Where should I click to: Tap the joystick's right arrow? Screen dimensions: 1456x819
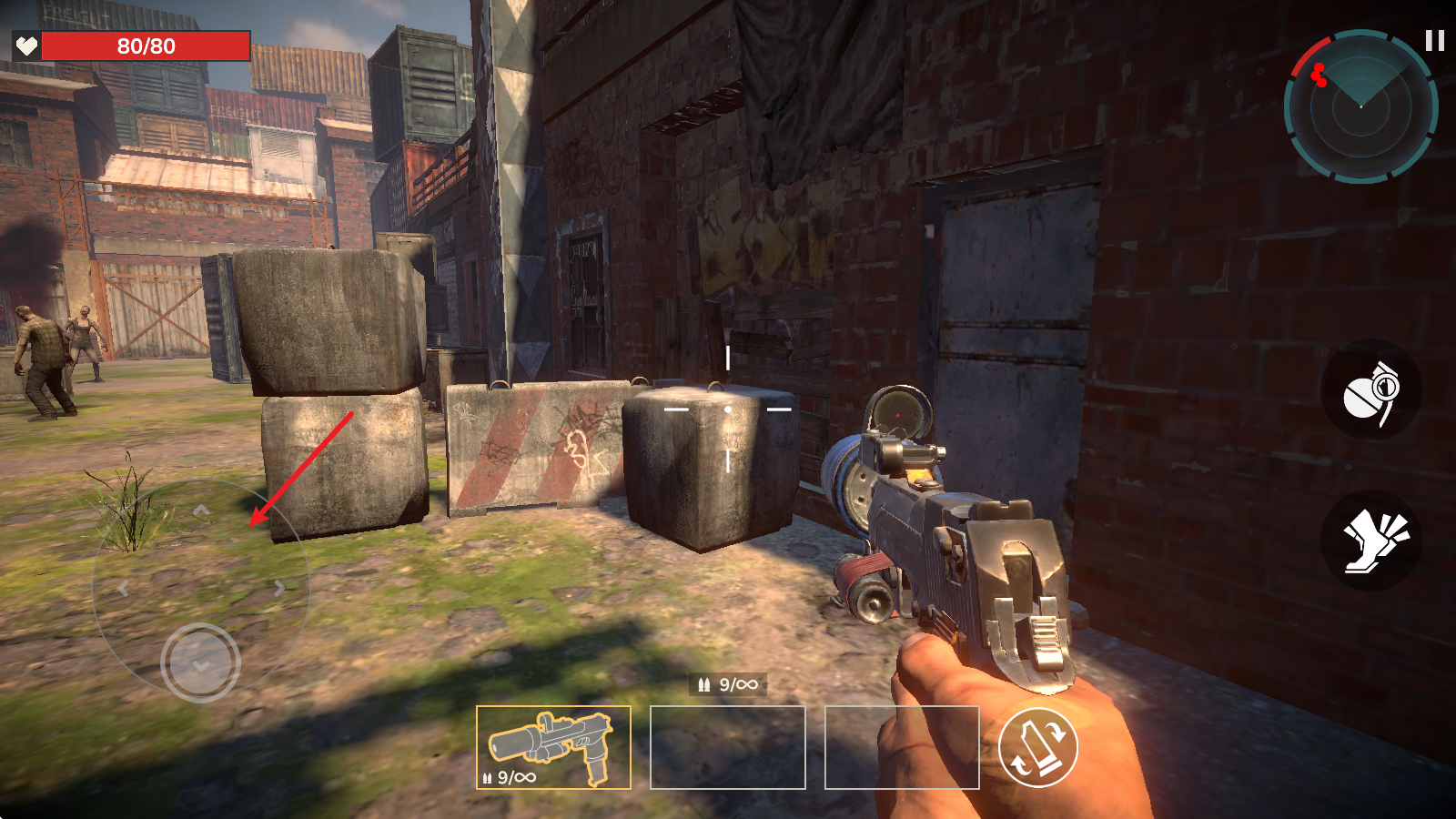coord(279,589)
